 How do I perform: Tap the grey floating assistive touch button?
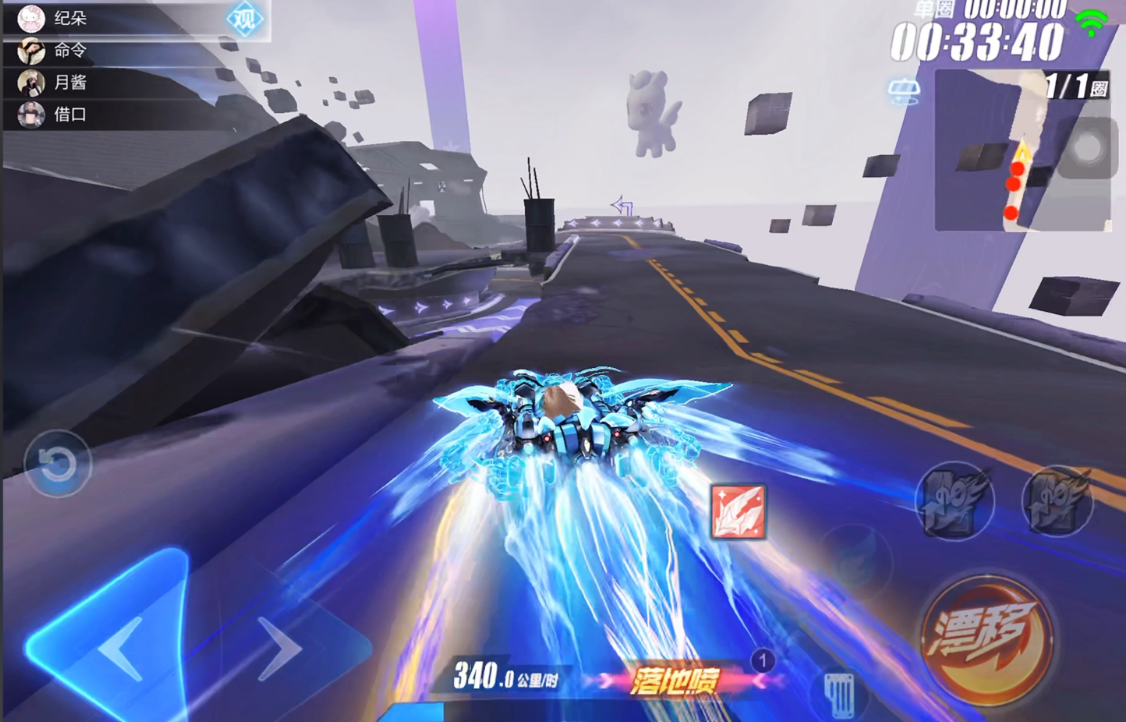[1086, 148]
